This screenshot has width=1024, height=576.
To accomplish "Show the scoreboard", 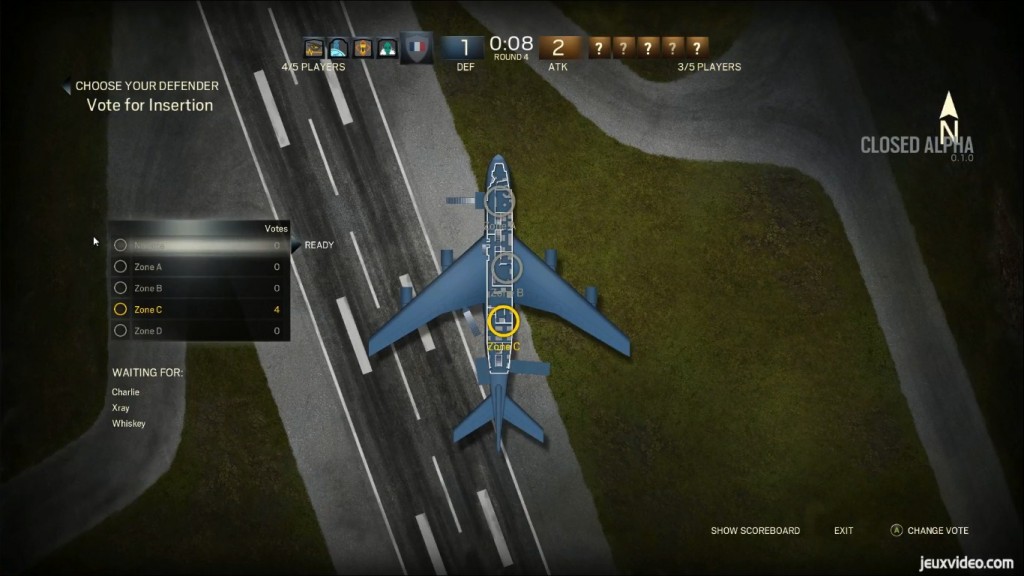I will [x=755, y=531].
